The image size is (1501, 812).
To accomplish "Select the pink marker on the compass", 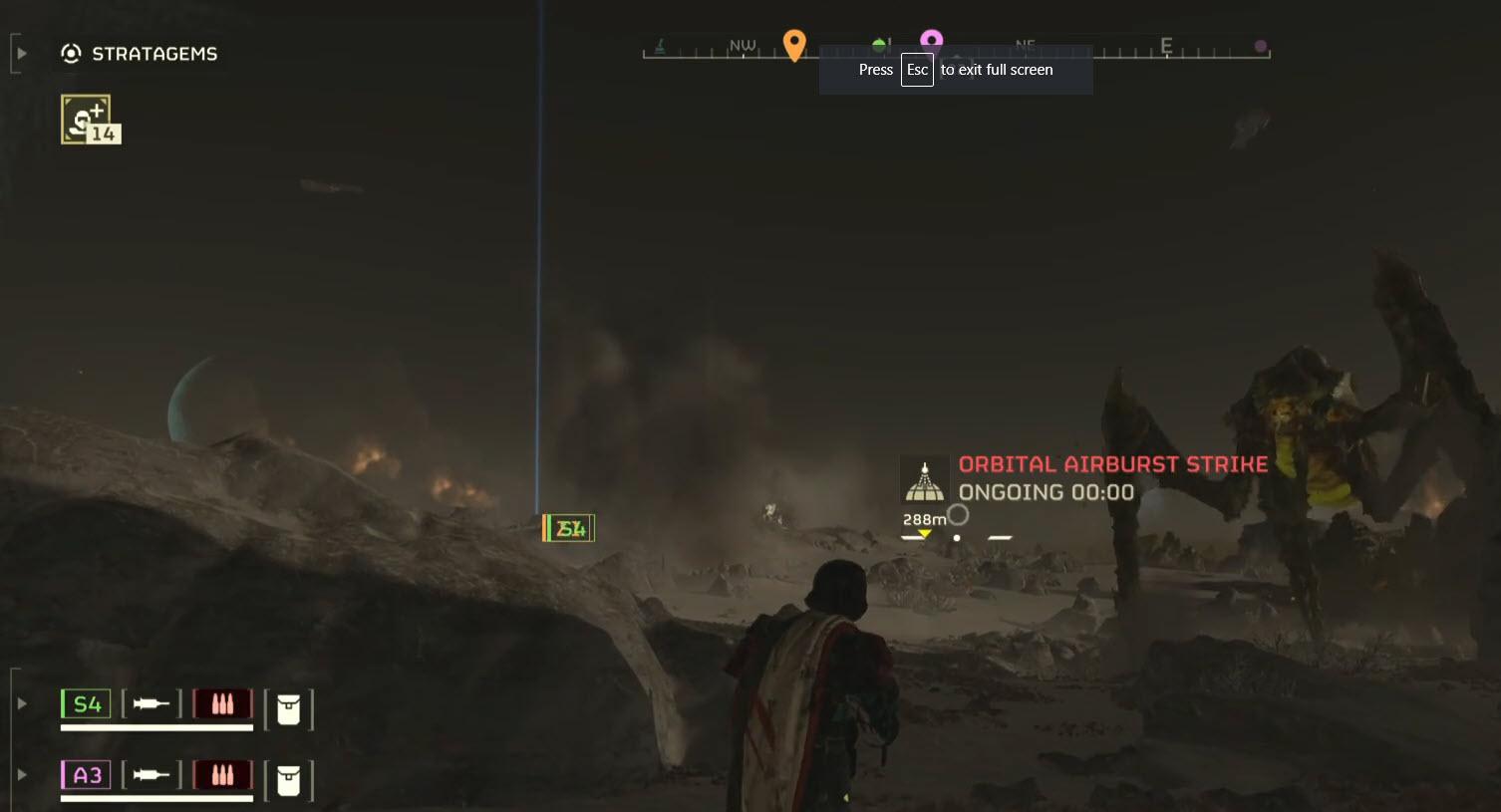I will [x=931, y=40].
